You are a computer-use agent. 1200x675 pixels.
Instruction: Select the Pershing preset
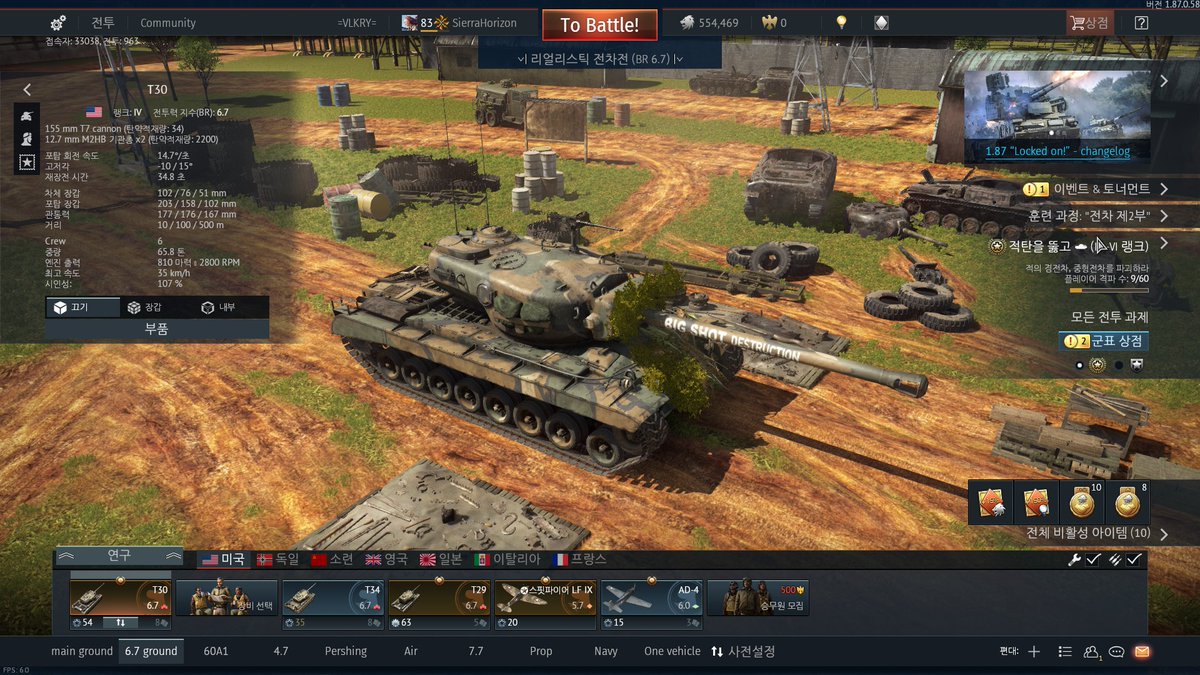pos(345,651)
